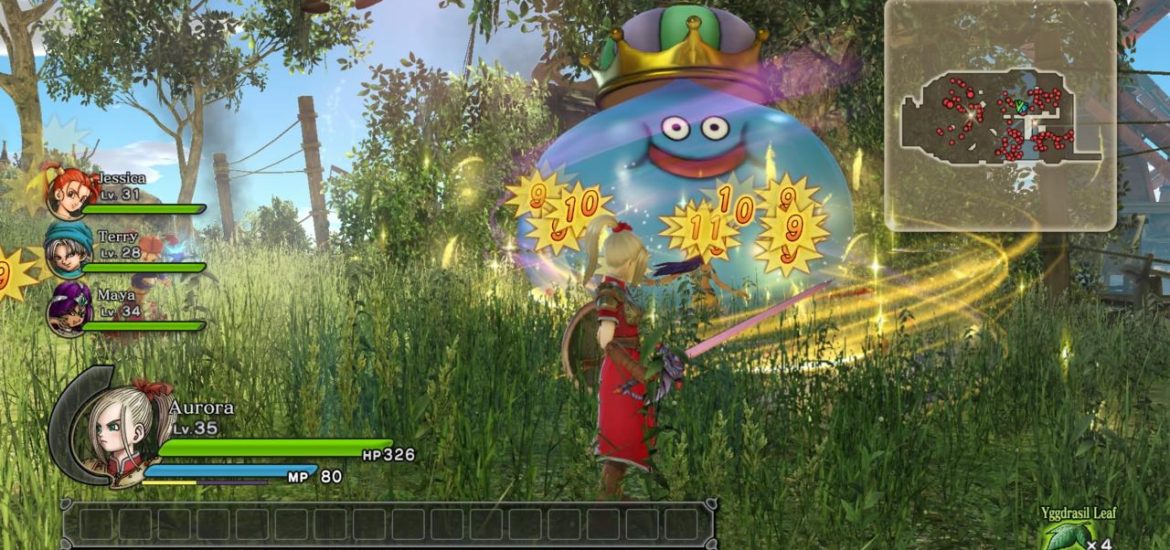1170x550 pixels.
Task: Choose Terry's party portrait
Action: 69,252
